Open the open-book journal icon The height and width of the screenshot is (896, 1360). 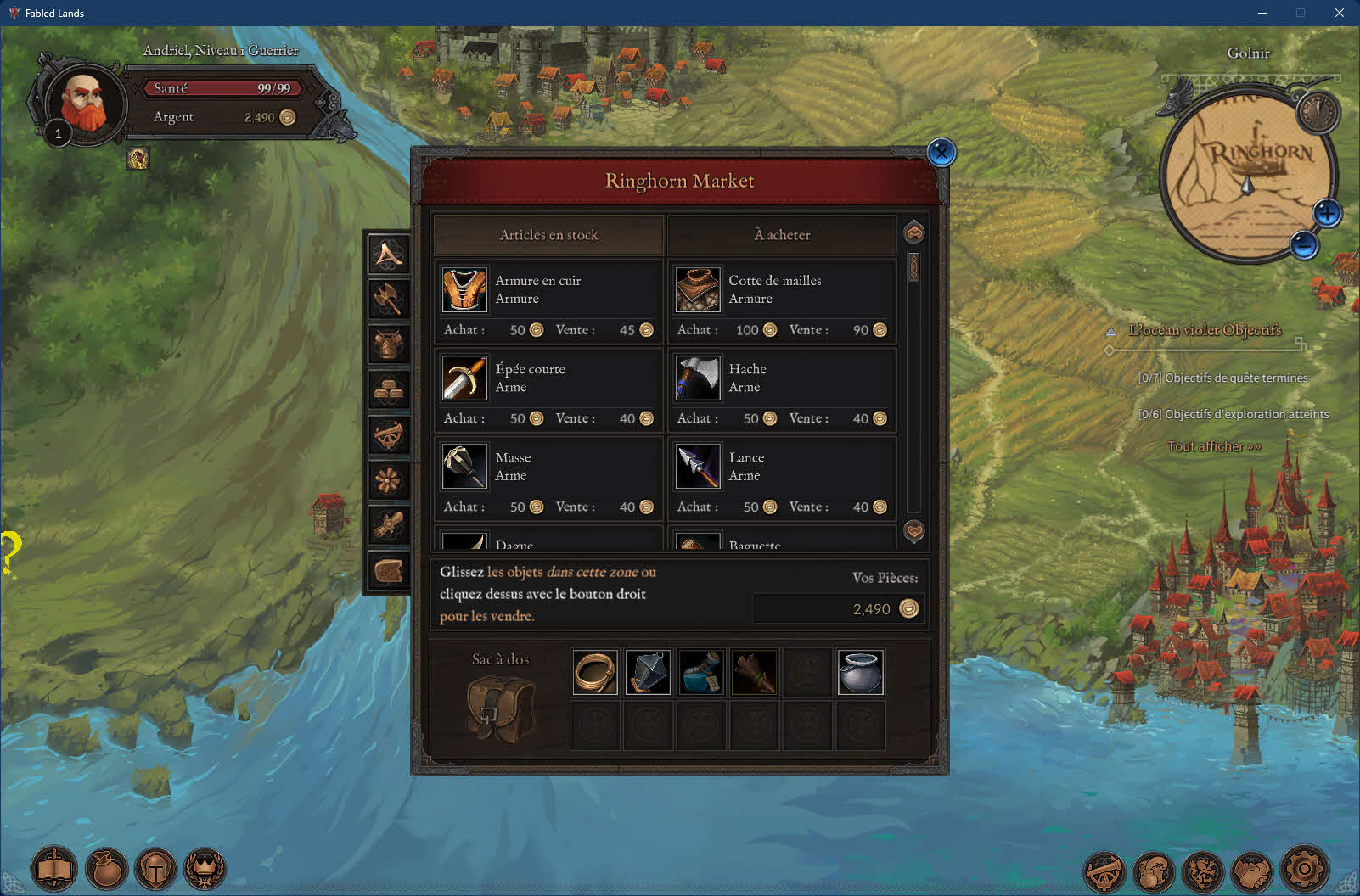pyautogui.click(x=54, y=870)
